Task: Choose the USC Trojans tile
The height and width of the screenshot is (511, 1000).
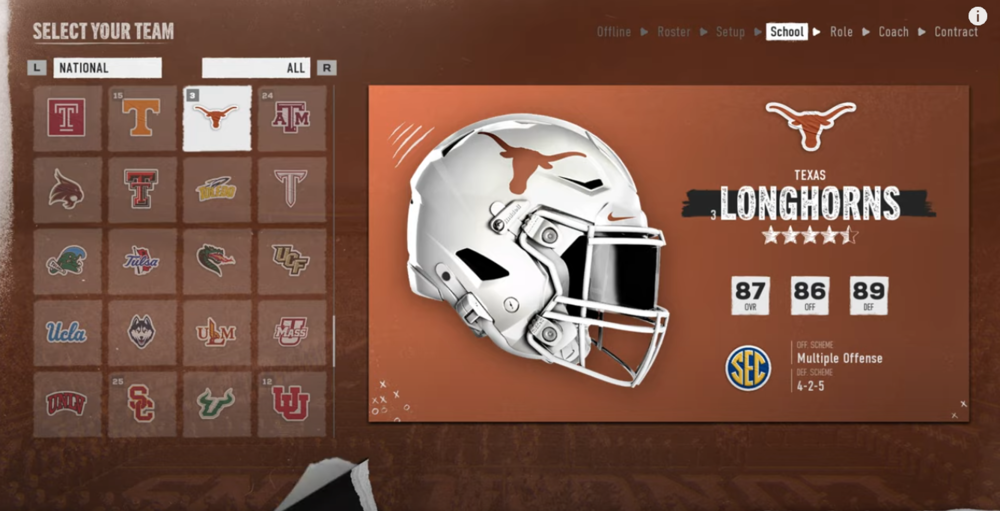Action: [142, 404]
